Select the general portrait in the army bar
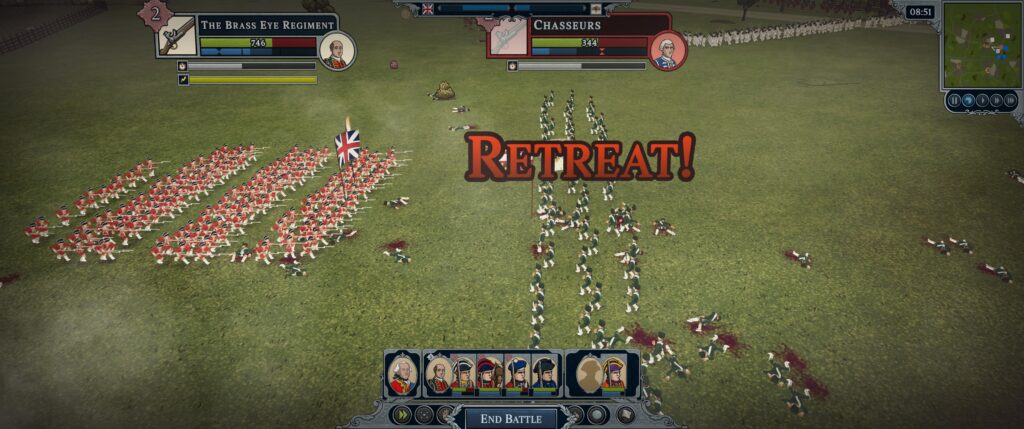Screen dimensions: 1024x429 [402, 374]
